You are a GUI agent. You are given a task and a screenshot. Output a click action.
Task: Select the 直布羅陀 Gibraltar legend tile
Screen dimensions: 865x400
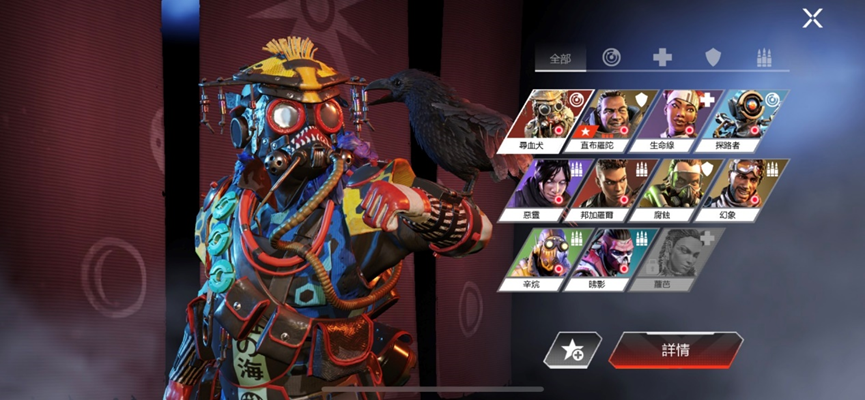(x=618, y=118)
